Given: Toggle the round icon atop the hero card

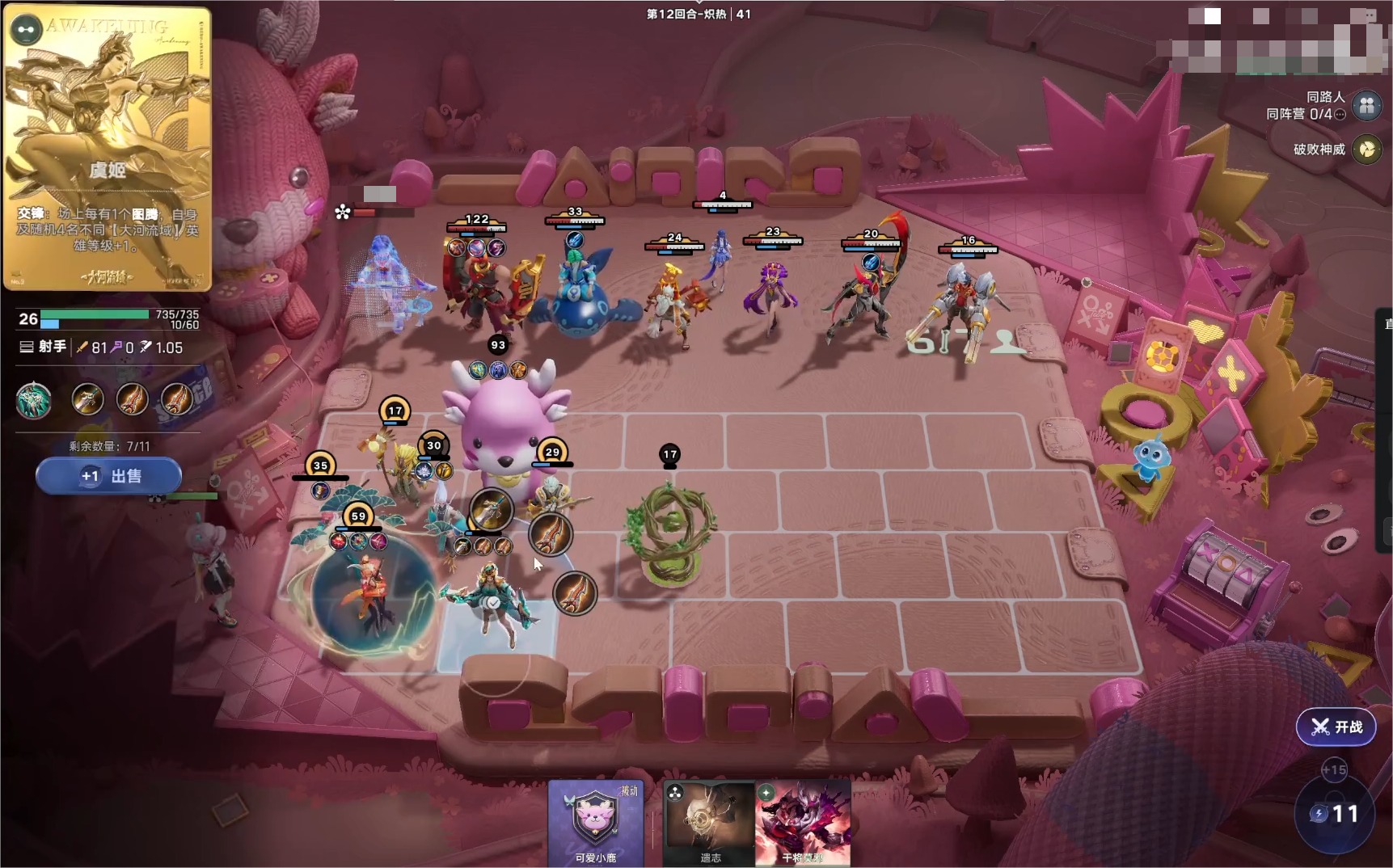Looking at the screenshot, I should pos(26,30).
